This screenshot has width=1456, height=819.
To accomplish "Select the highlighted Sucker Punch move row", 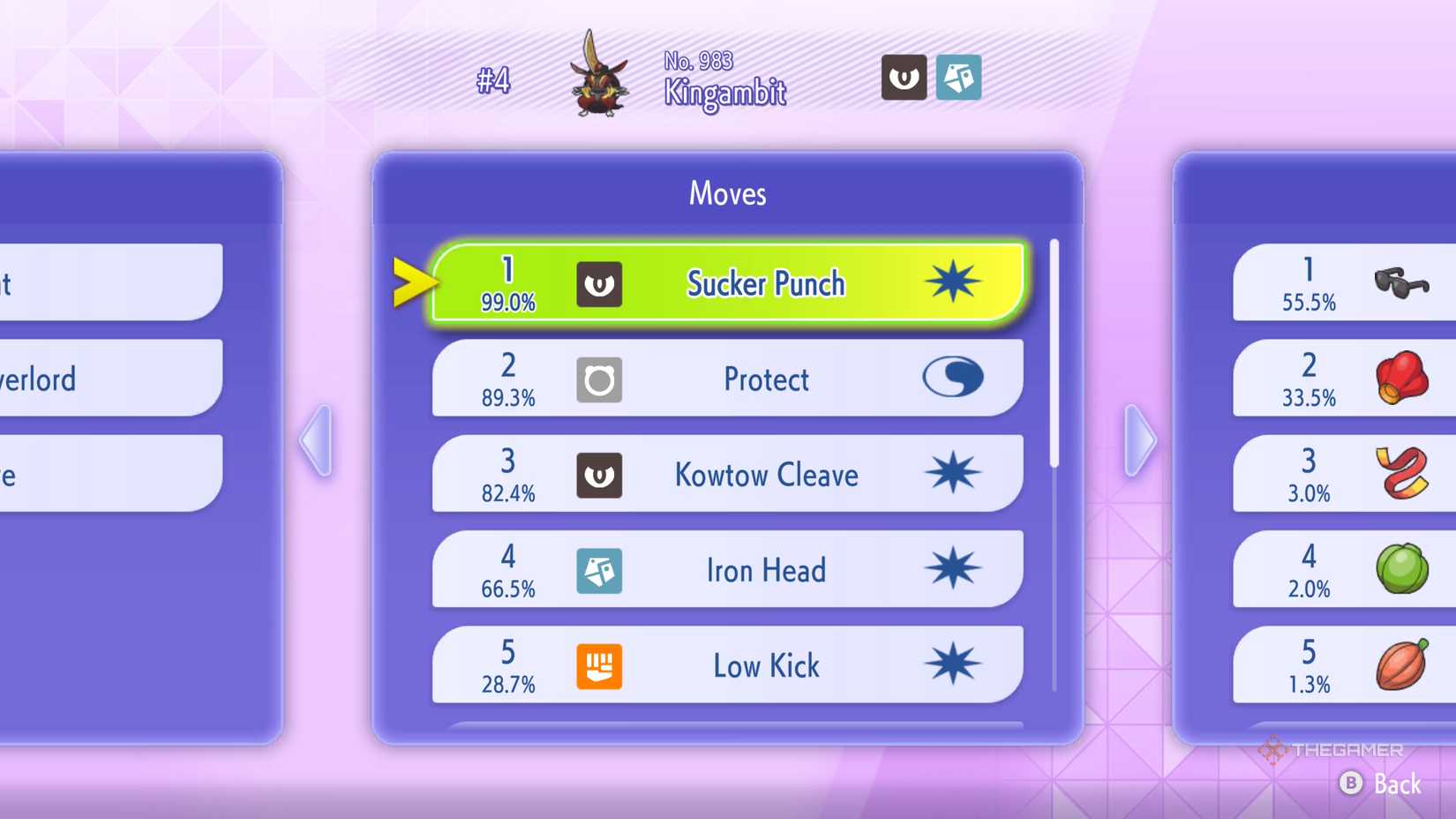I will click(x=764, y=284).
